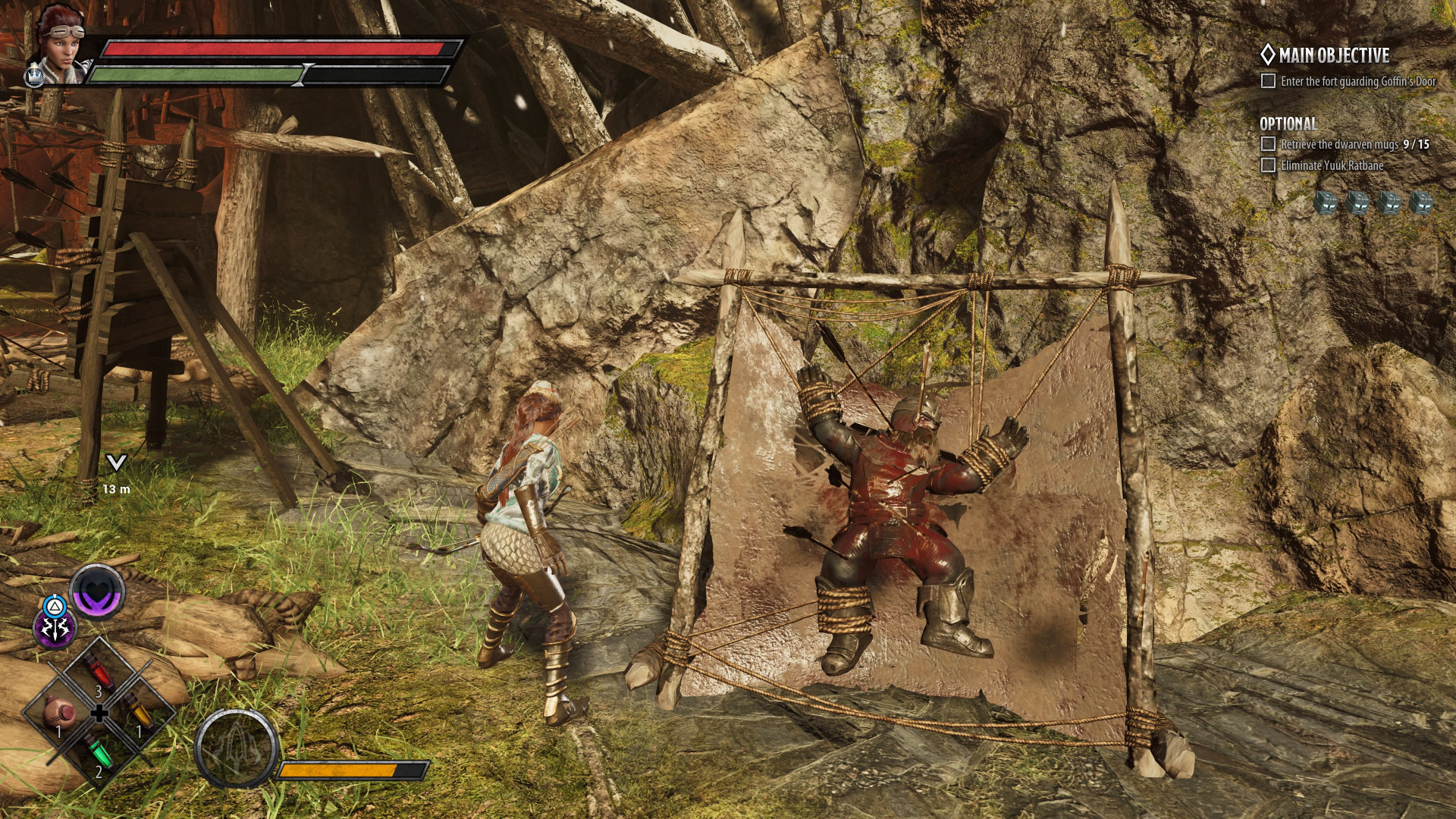Click the faded circular ultimate ability emblem
Screen dimensions: 1456x819
coord(236,748)
